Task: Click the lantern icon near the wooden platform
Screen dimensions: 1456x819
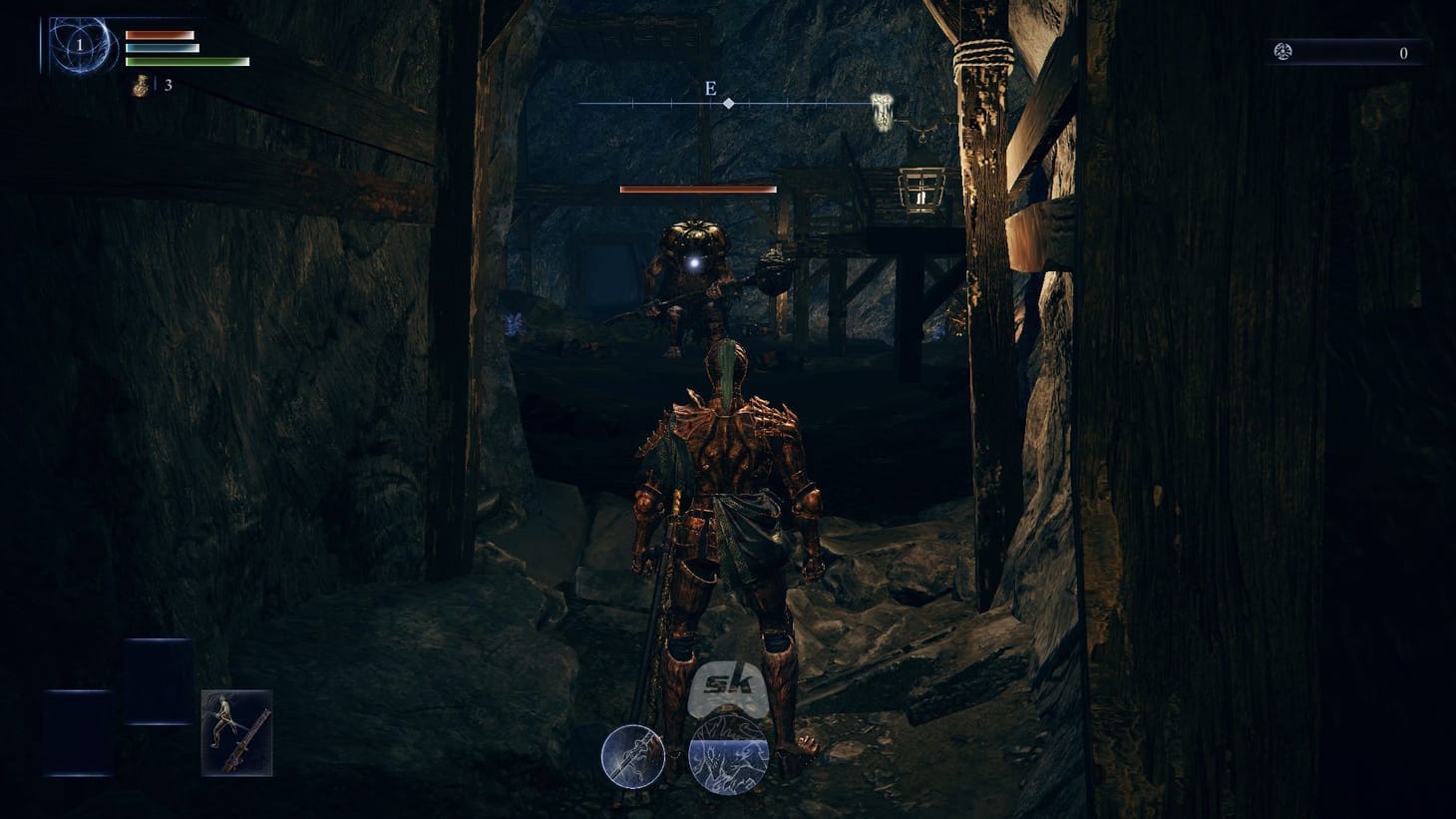Action: (919, 189)
